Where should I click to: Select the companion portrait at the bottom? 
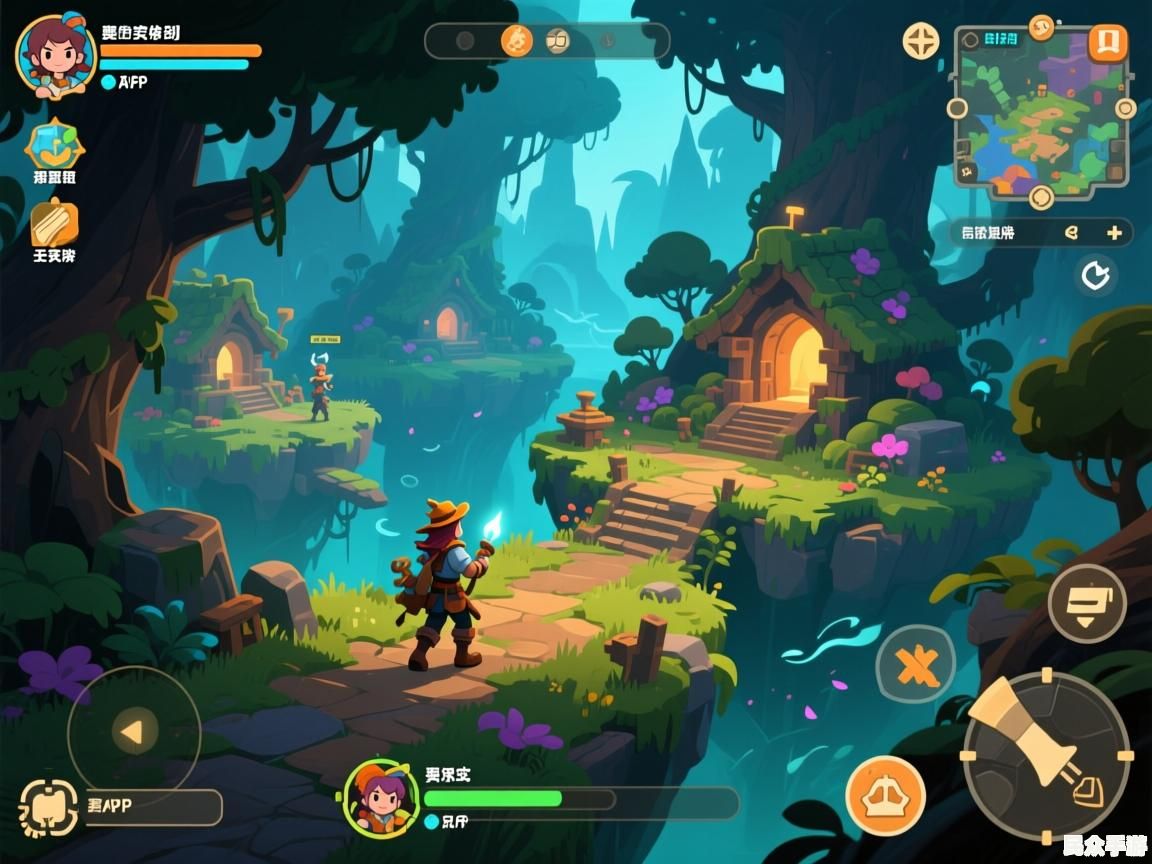pos(381,797)
